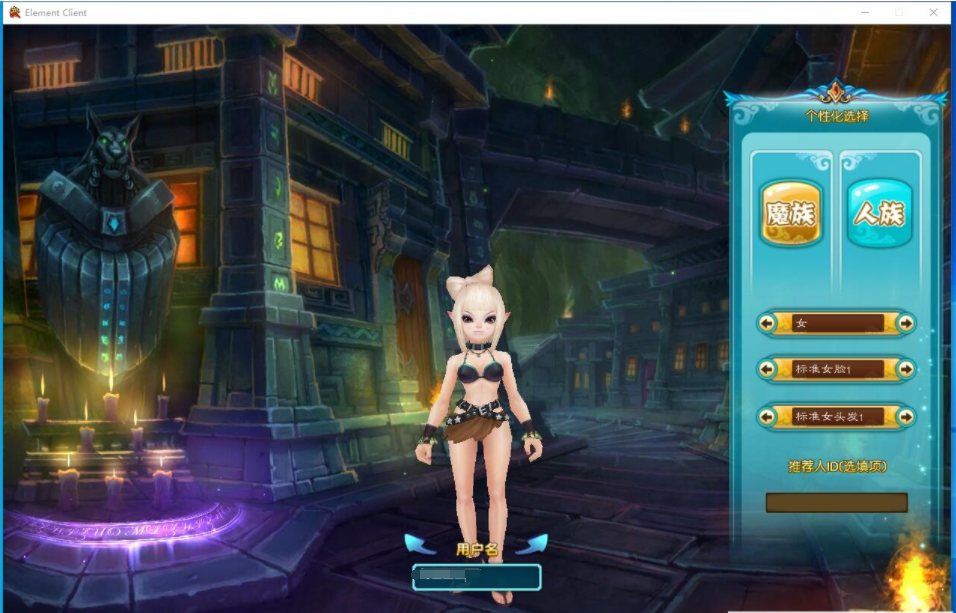
Task: Minimize the Element Client window
Action: (864, 12)
